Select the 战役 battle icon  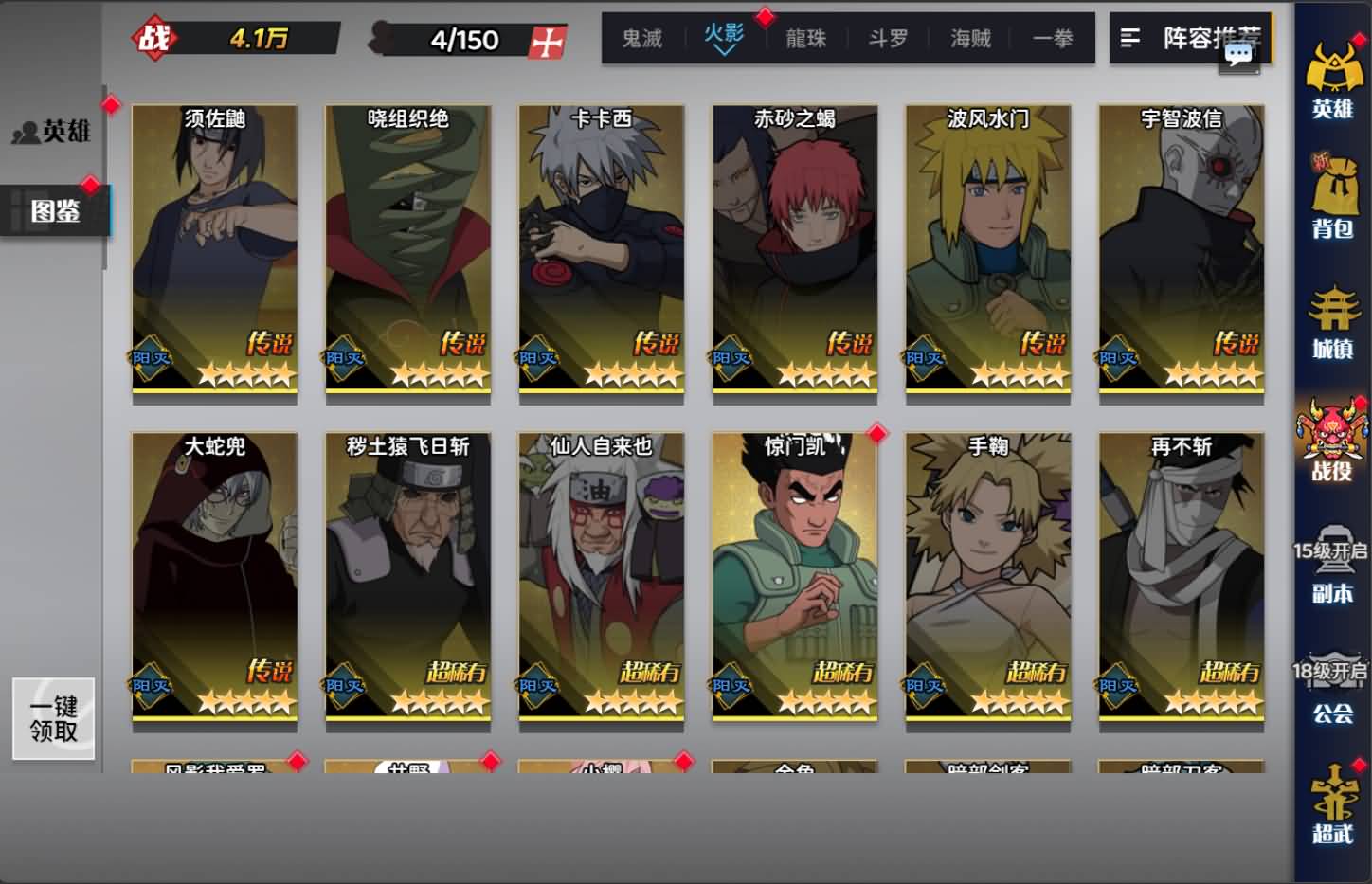(x=1333, y=436)
